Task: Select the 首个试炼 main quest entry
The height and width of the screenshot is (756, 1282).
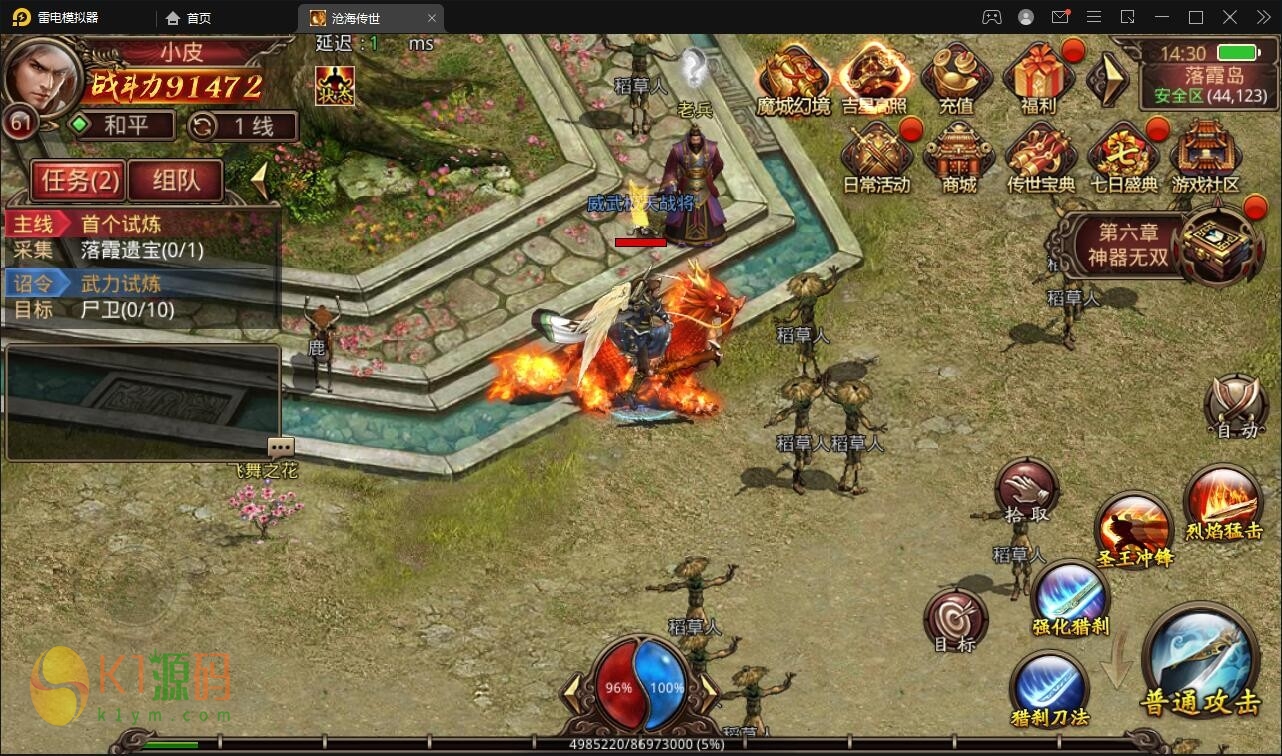Action: (120, 224)
